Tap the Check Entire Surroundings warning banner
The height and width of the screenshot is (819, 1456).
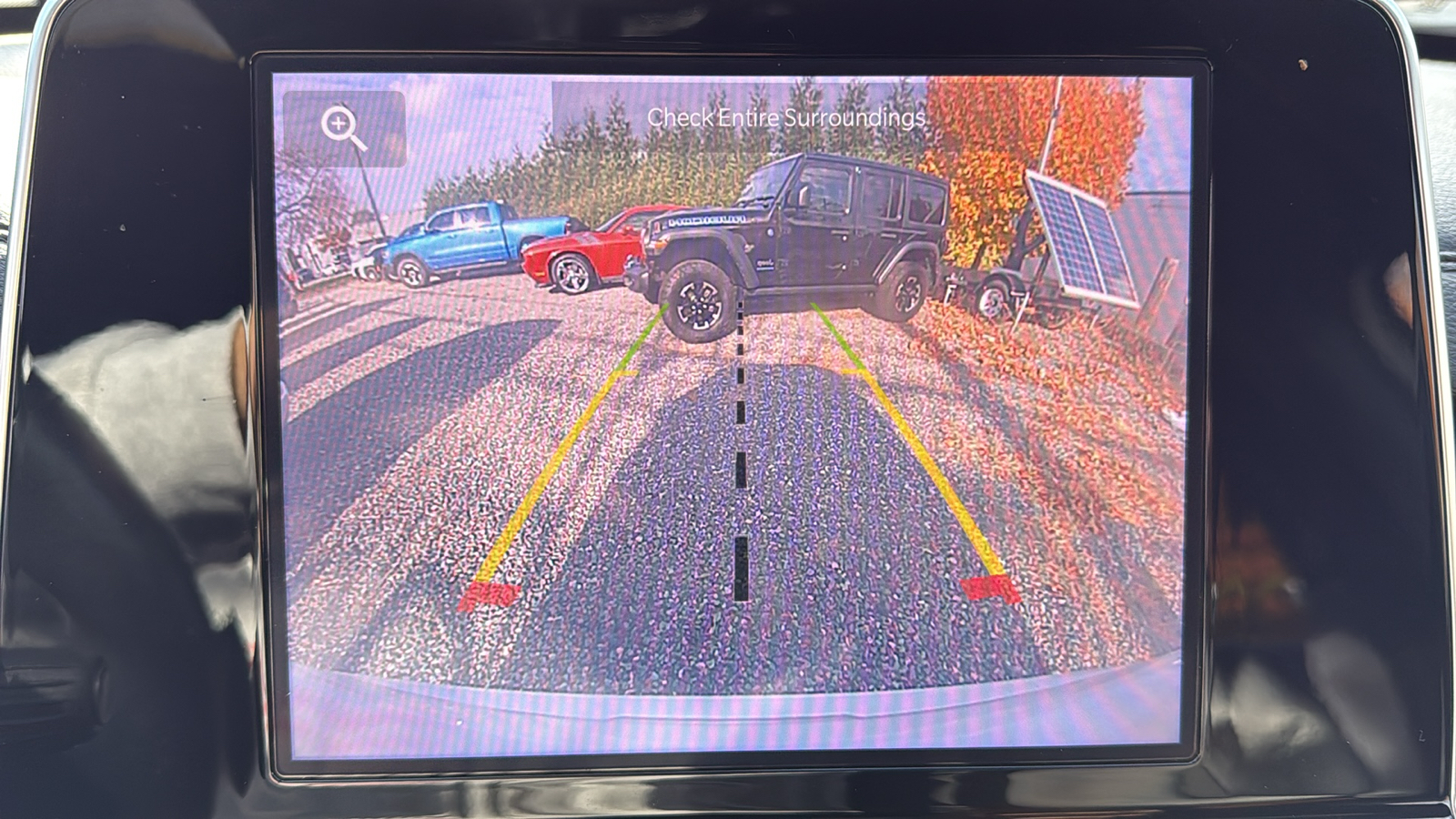tap(787, 116)
